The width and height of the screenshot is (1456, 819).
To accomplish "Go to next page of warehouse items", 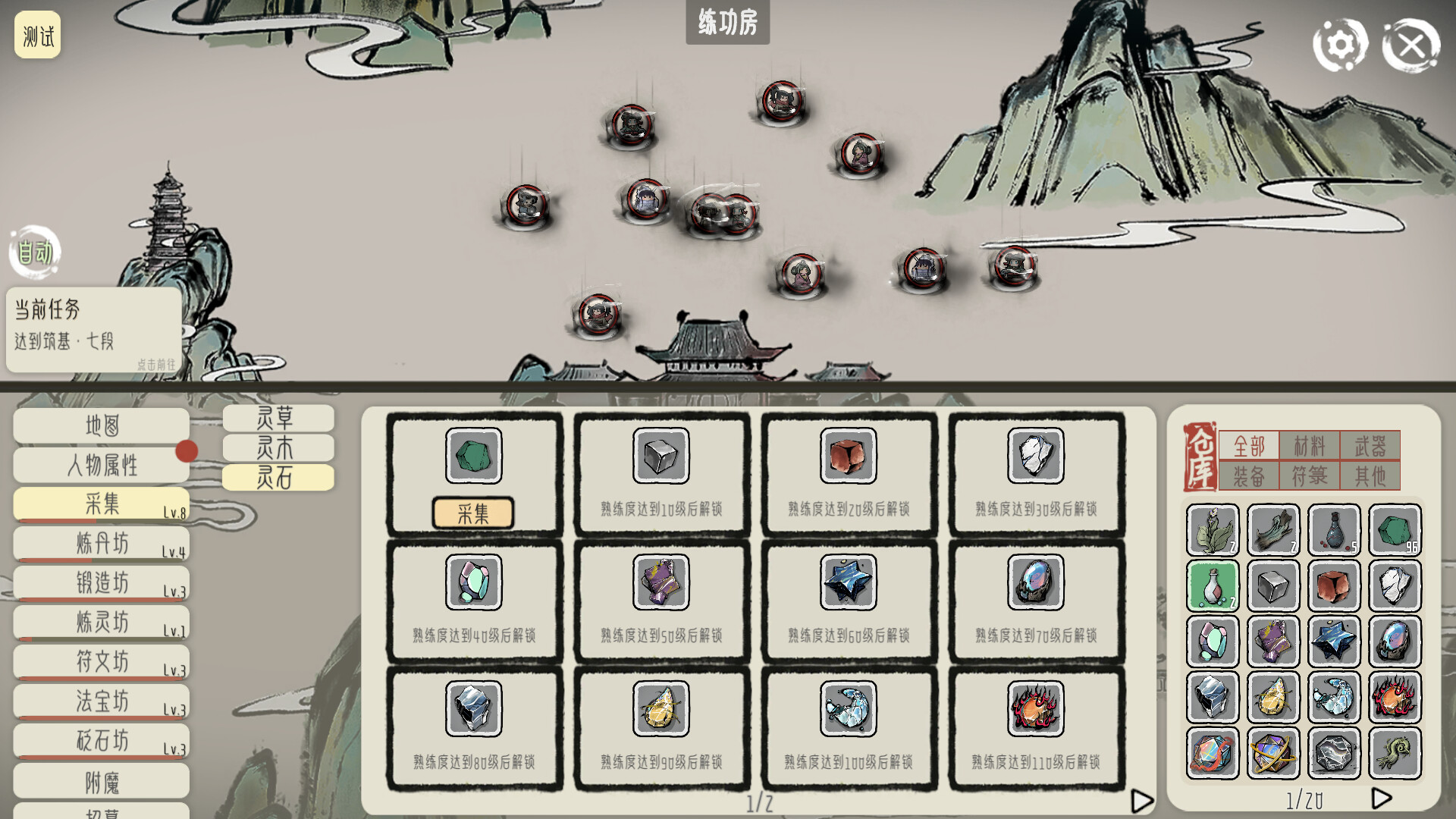I will (1380, 797).
